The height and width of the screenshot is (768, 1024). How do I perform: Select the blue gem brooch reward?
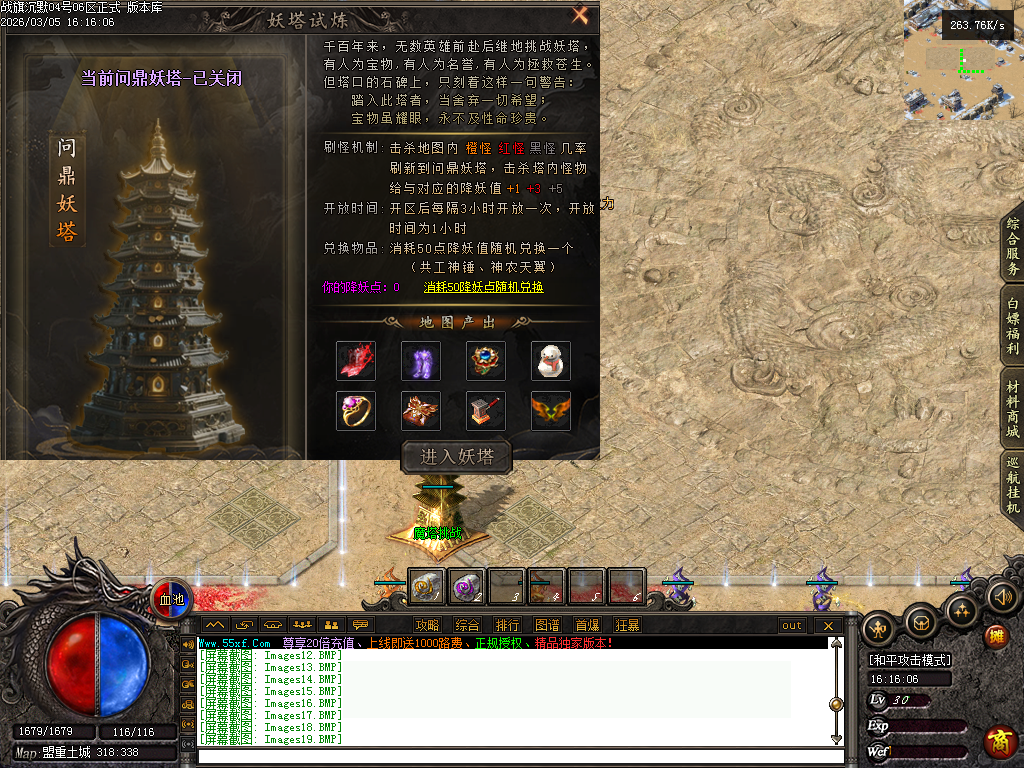click(485, 360)
